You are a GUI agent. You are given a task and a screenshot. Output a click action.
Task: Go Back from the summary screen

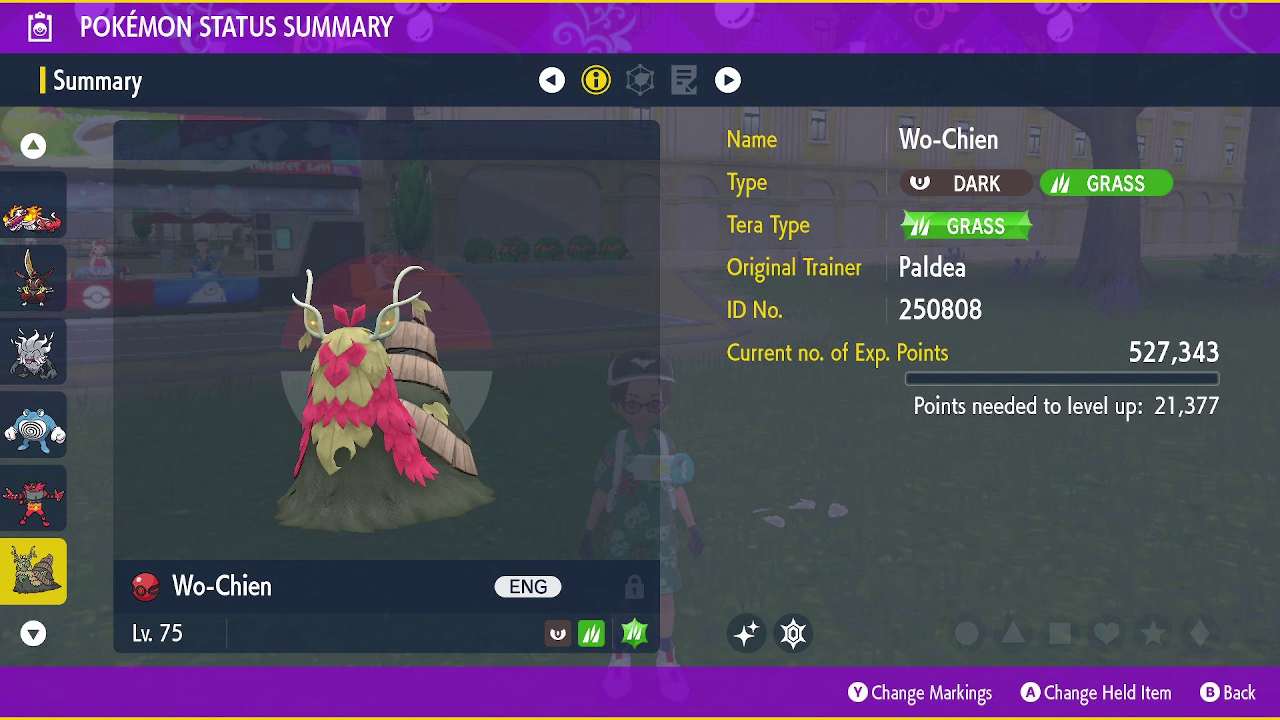pos(1227,692)
